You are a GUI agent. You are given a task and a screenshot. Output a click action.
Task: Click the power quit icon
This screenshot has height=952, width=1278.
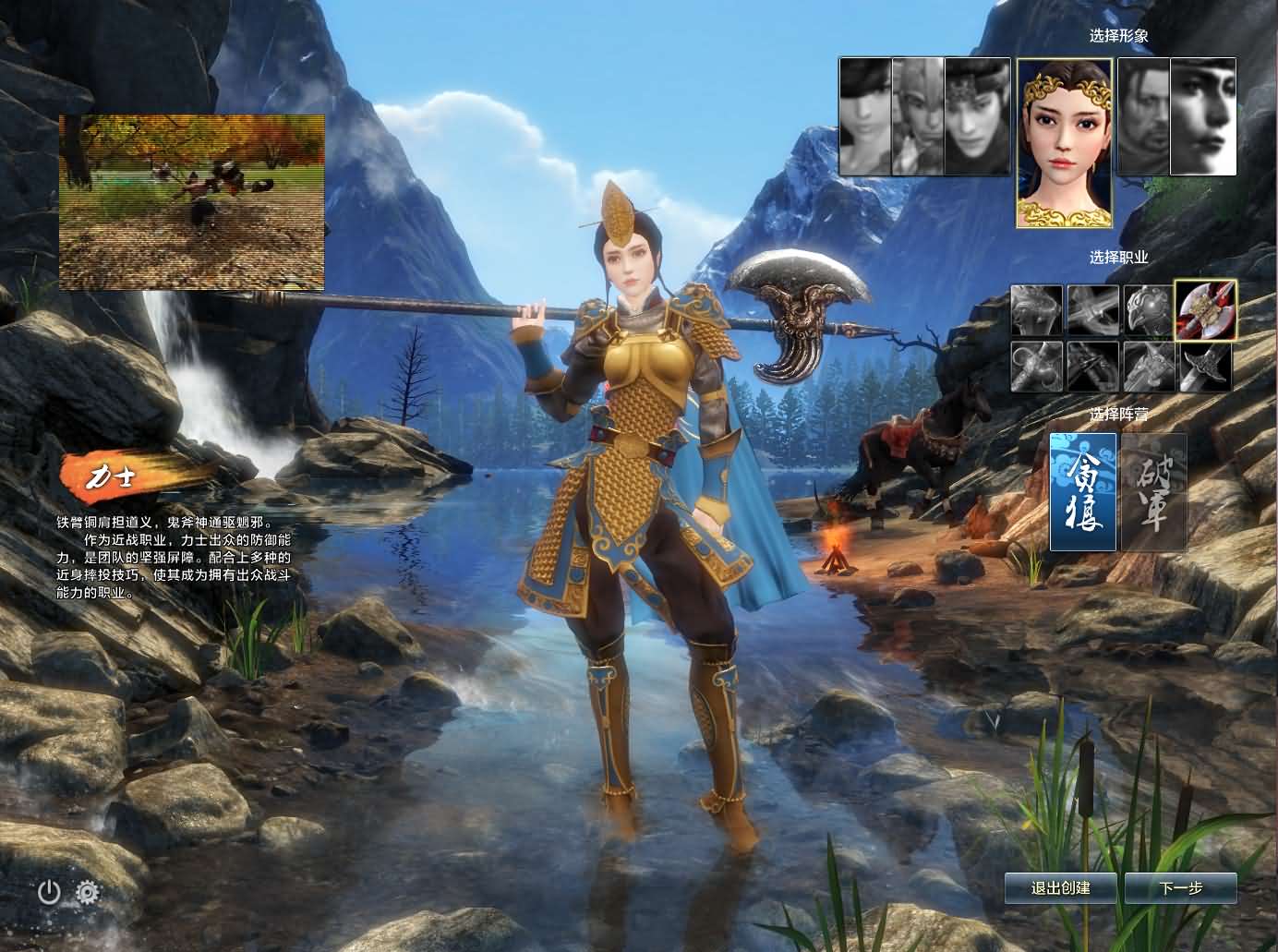point(49,891)
